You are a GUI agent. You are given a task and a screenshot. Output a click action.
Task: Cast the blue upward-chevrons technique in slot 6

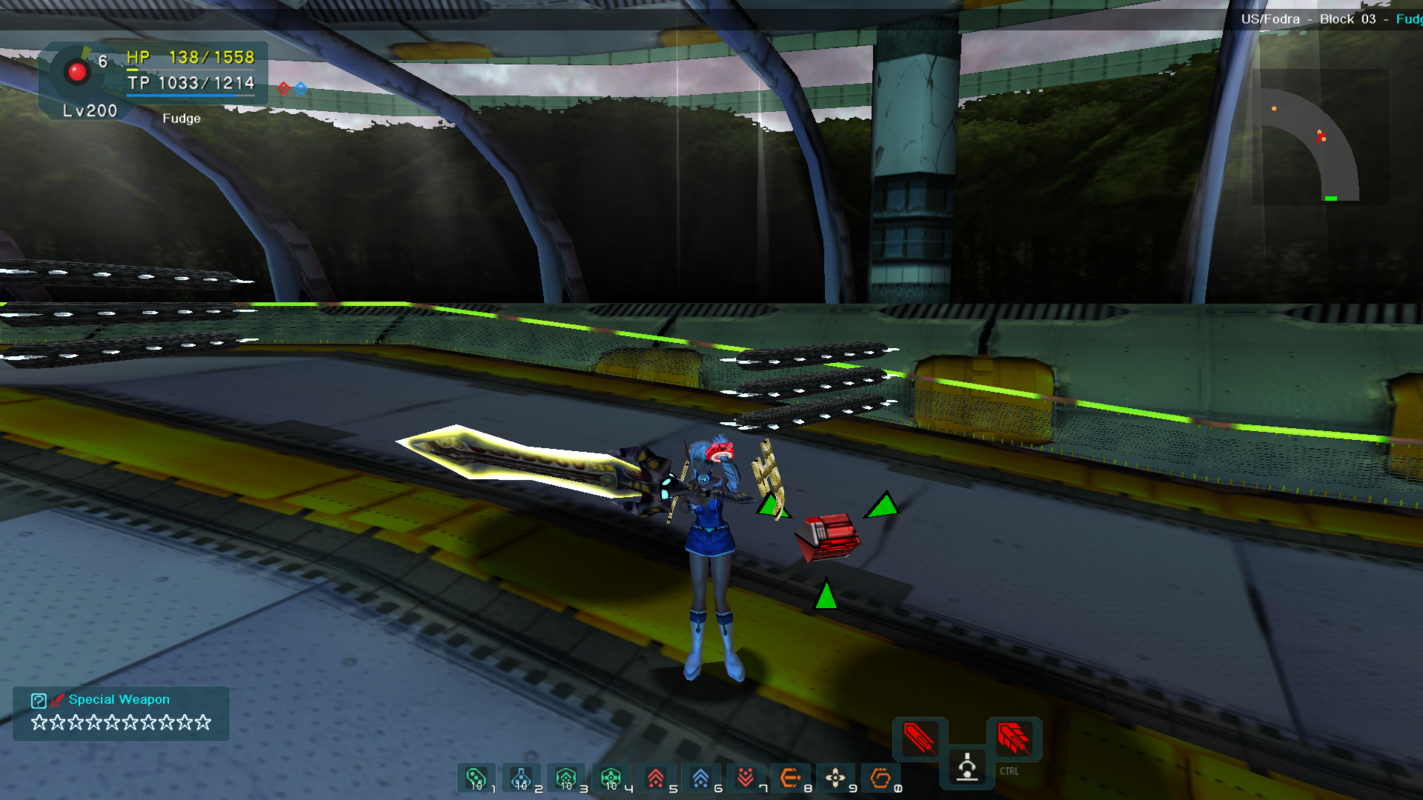pos(701,778)
